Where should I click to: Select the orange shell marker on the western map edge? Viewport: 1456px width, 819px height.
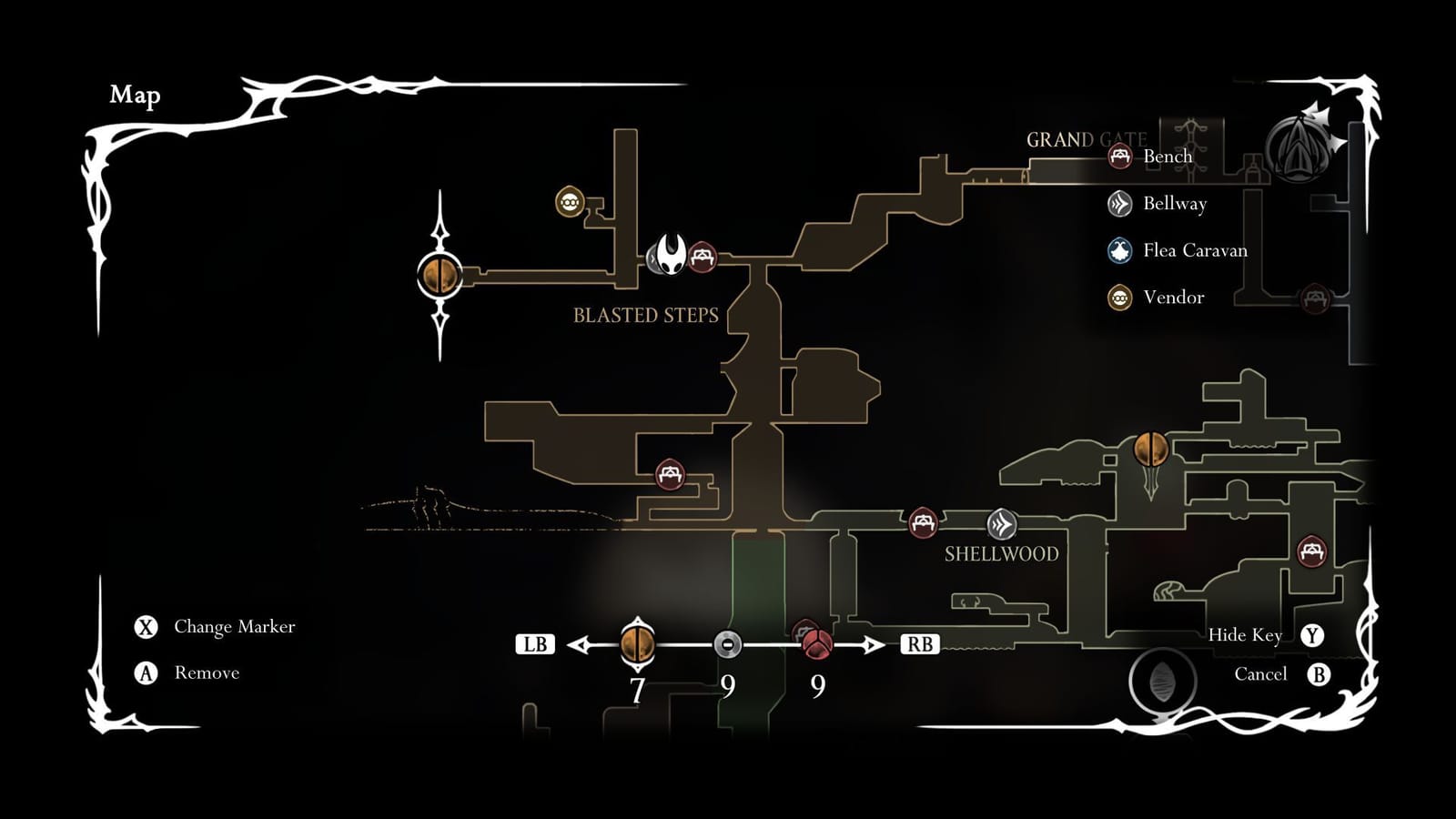[440, 273]
